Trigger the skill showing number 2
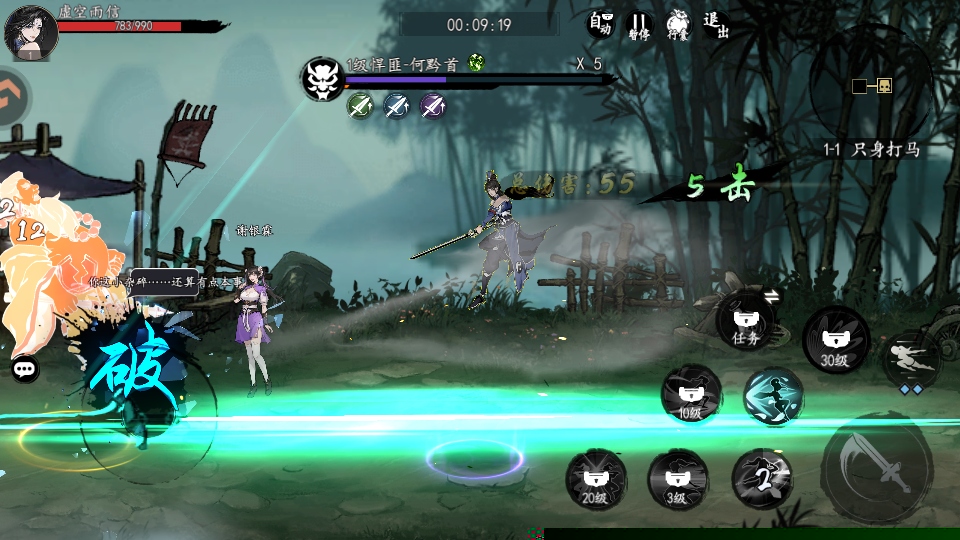960x540 pixels. coord(762,479)
